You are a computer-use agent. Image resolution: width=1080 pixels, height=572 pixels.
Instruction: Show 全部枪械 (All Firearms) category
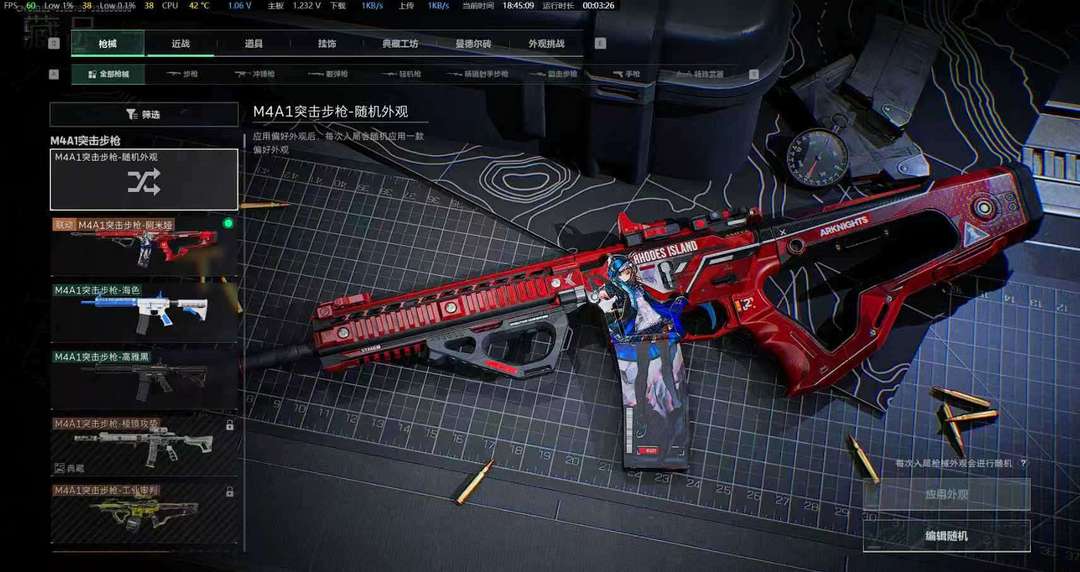[x=108, y=74]
